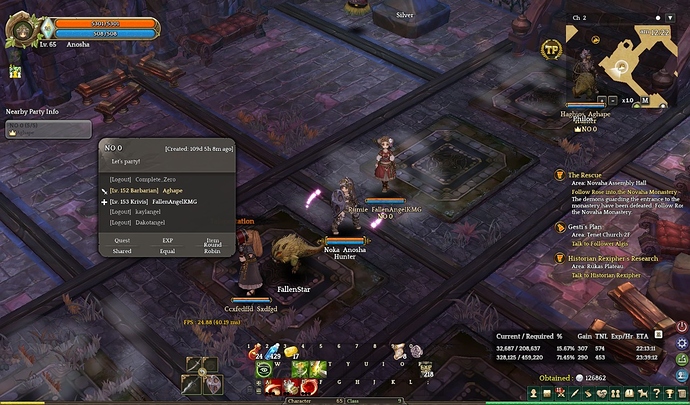This screenshot has width=690, height=405.
Task: Select the NO 0 nearby party entry
Action: (47, 130)
